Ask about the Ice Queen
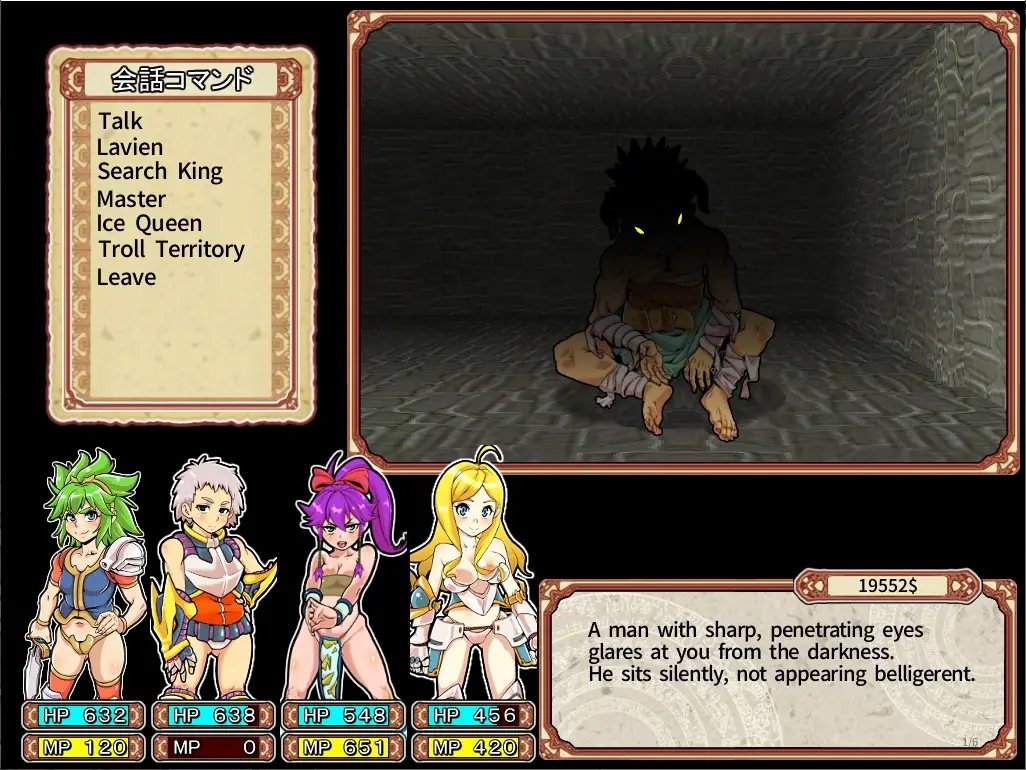 (x=150, y=224)
